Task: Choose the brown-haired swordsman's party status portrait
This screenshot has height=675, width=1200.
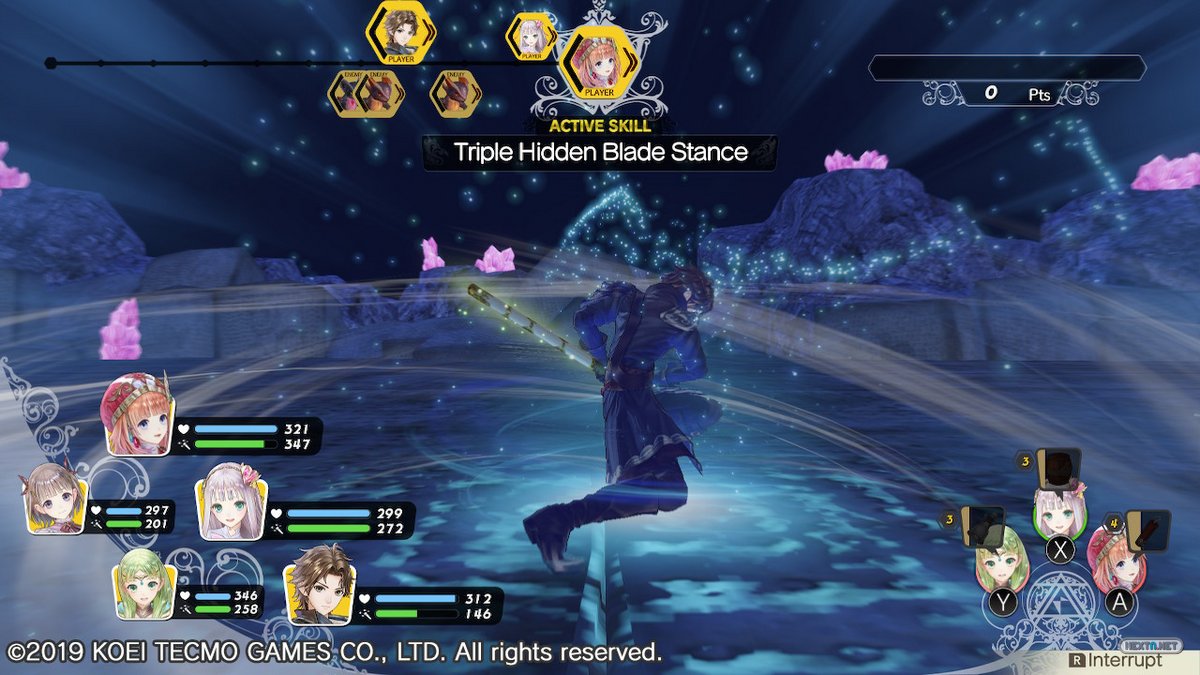Action: click(318, 584)
